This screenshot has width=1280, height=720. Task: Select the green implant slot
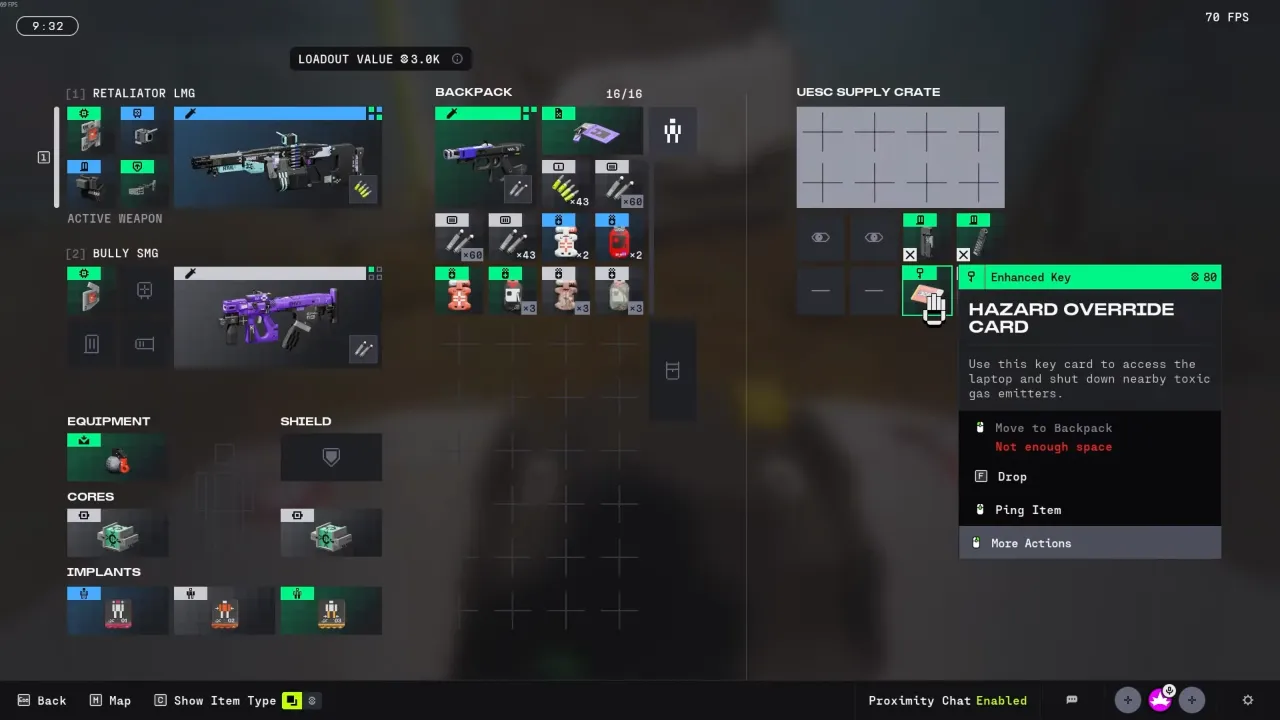coord(331,610)
